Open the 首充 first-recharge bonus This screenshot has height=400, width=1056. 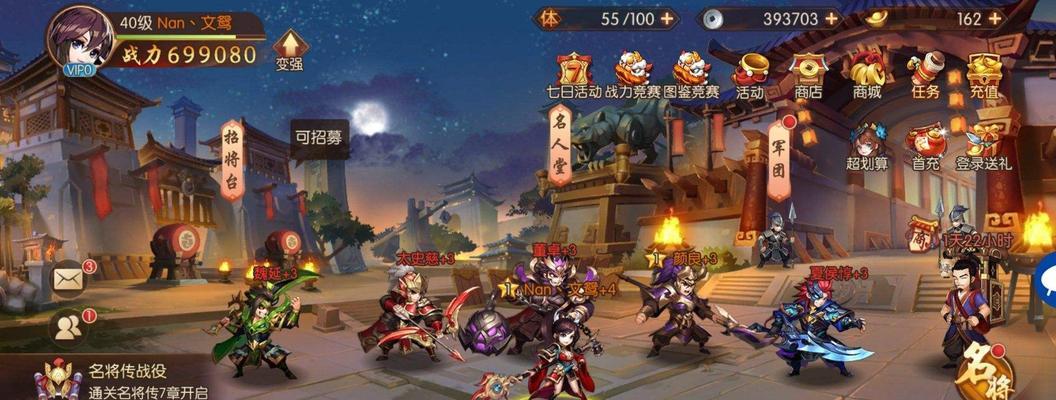tap(925, 147)
